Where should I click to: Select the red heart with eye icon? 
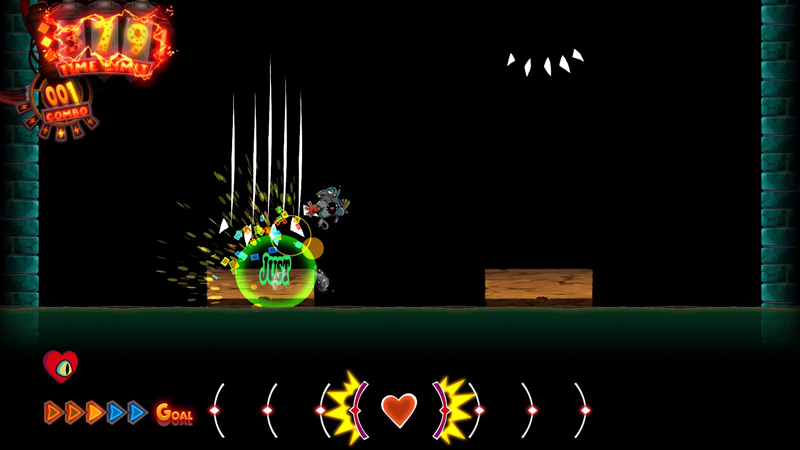[60, 366]
